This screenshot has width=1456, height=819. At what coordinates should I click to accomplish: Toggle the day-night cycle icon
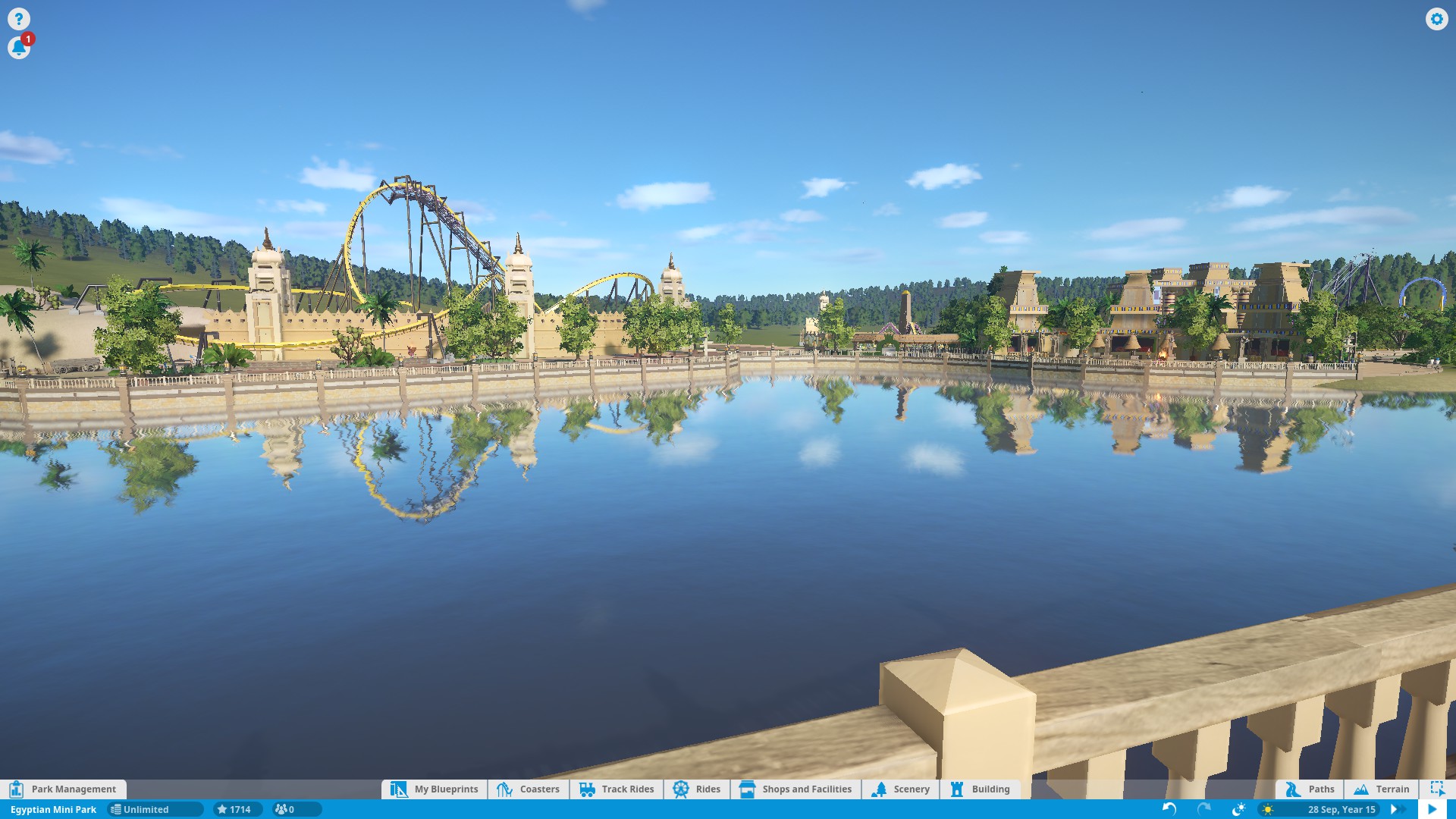point(1239,809)
